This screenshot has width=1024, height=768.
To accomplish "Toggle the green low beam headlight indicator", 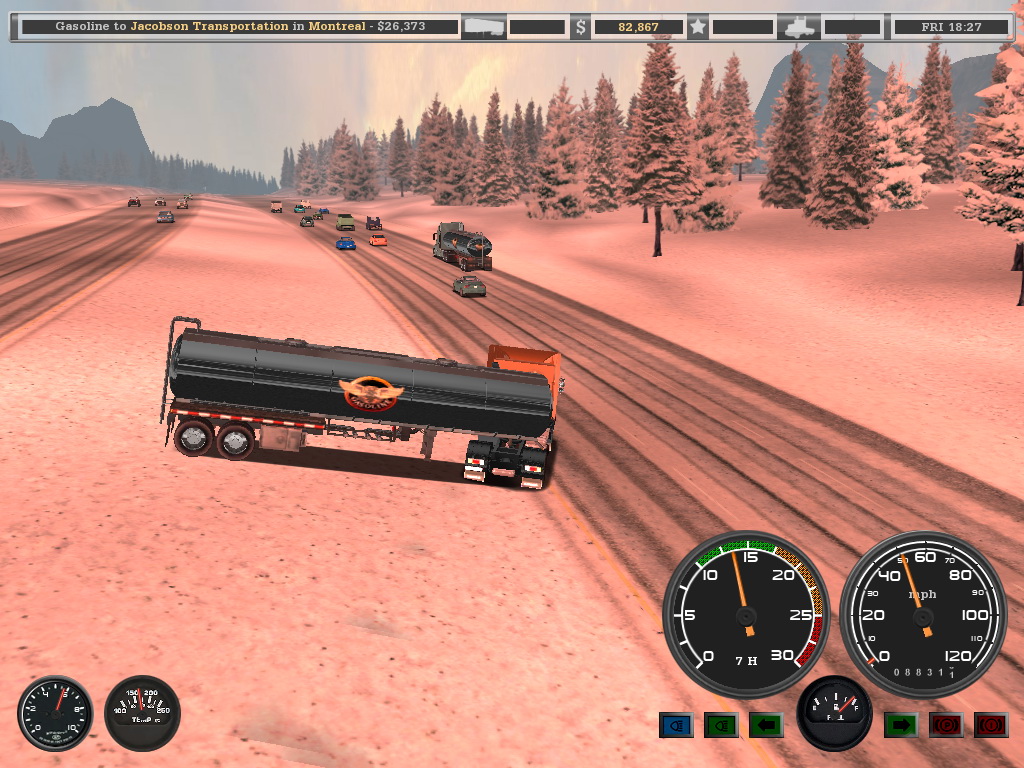I will (721, 725).
